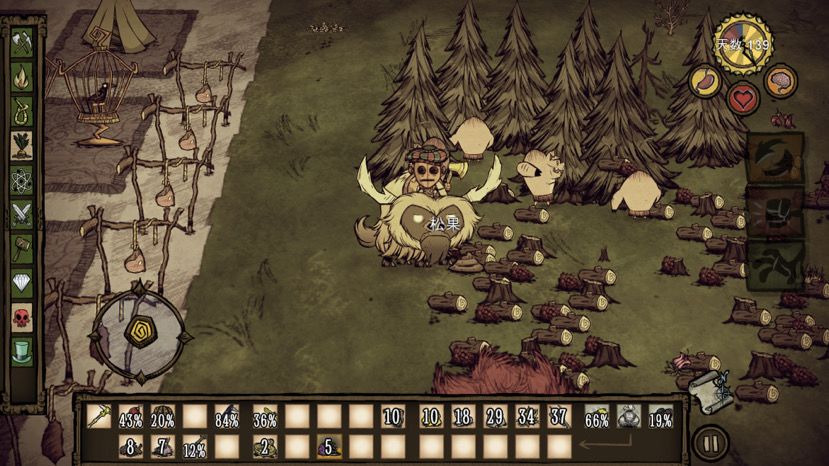This screenshot has width=829, height=466.
Task: Open the Survival rope-trap crafting tab
Action: point(22,111)
